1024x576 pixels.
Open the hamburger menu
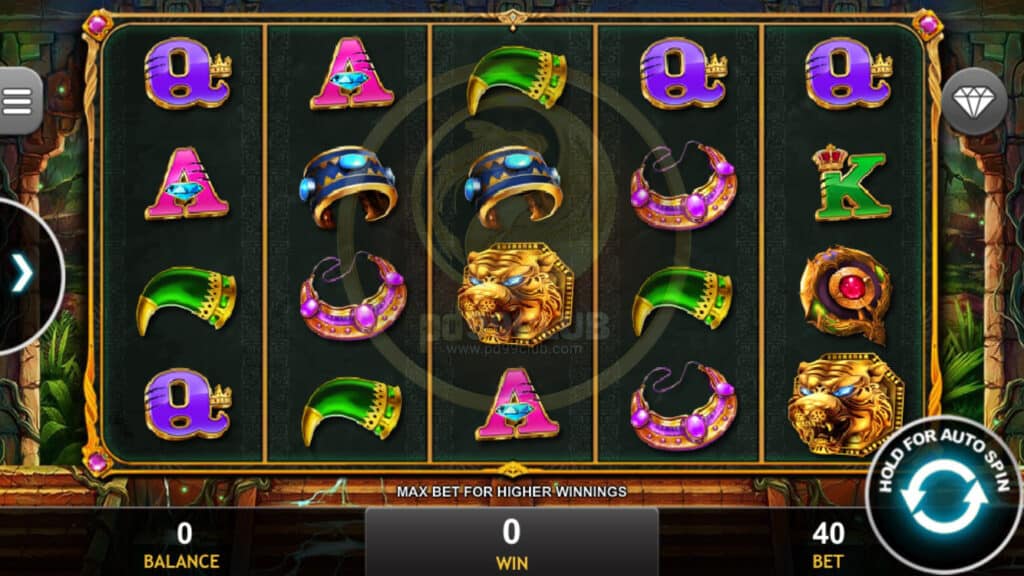18,98
